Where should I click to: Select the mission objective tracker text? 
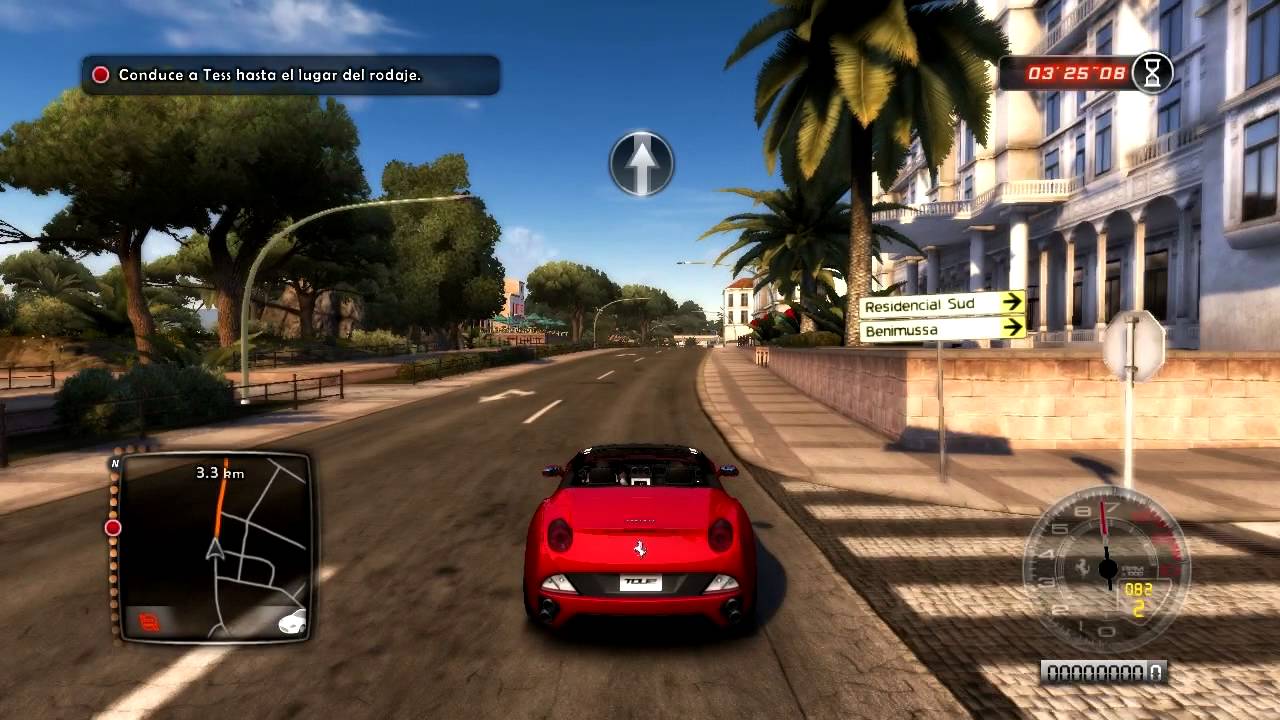pyautogui.click(x=270, y=75)
